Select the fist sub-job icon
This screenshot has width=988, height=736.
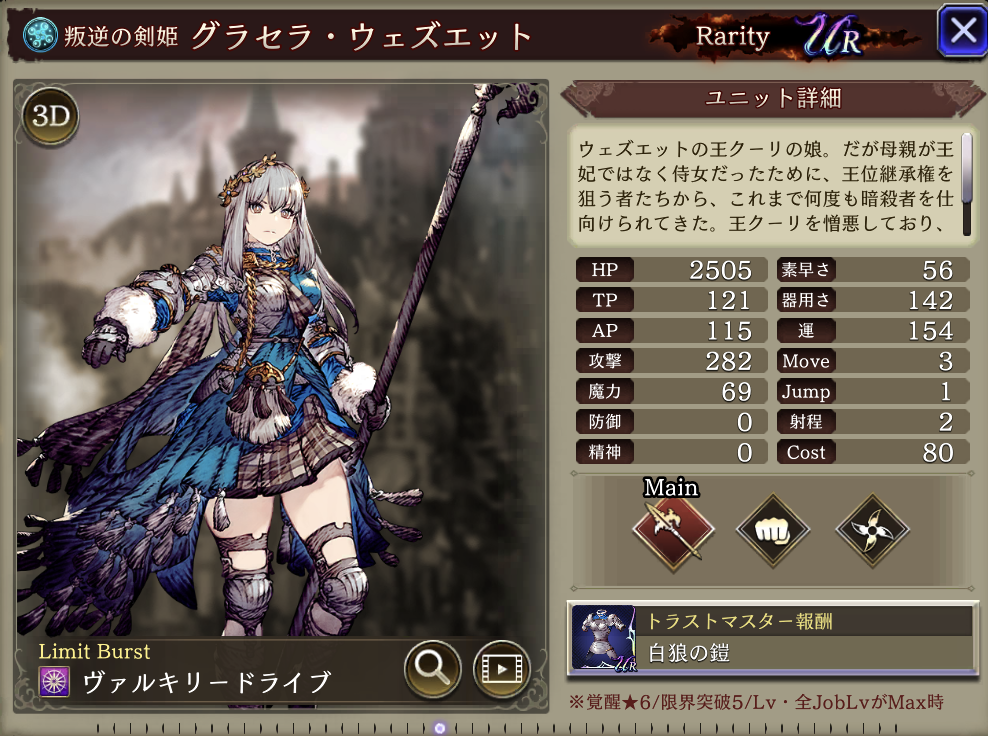tap(773, 531)
